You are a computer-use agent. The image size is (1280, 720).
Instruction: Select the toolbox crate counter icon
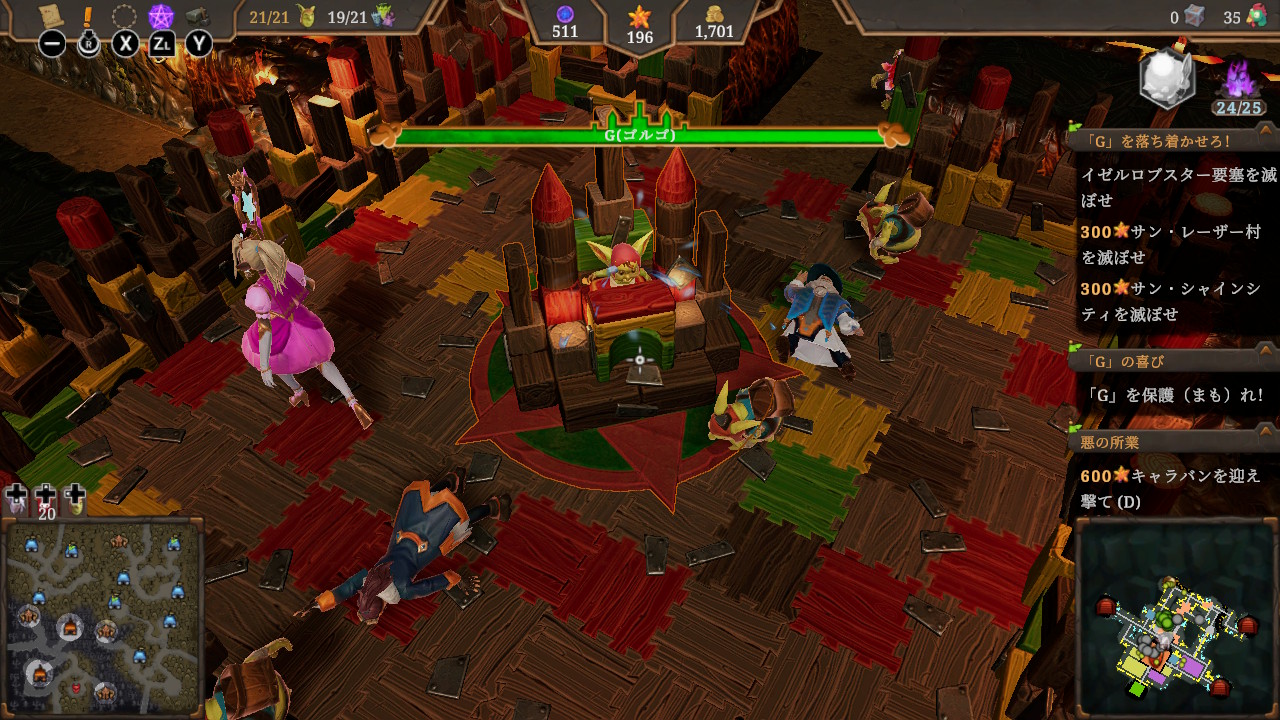[x=1195, y=16]
